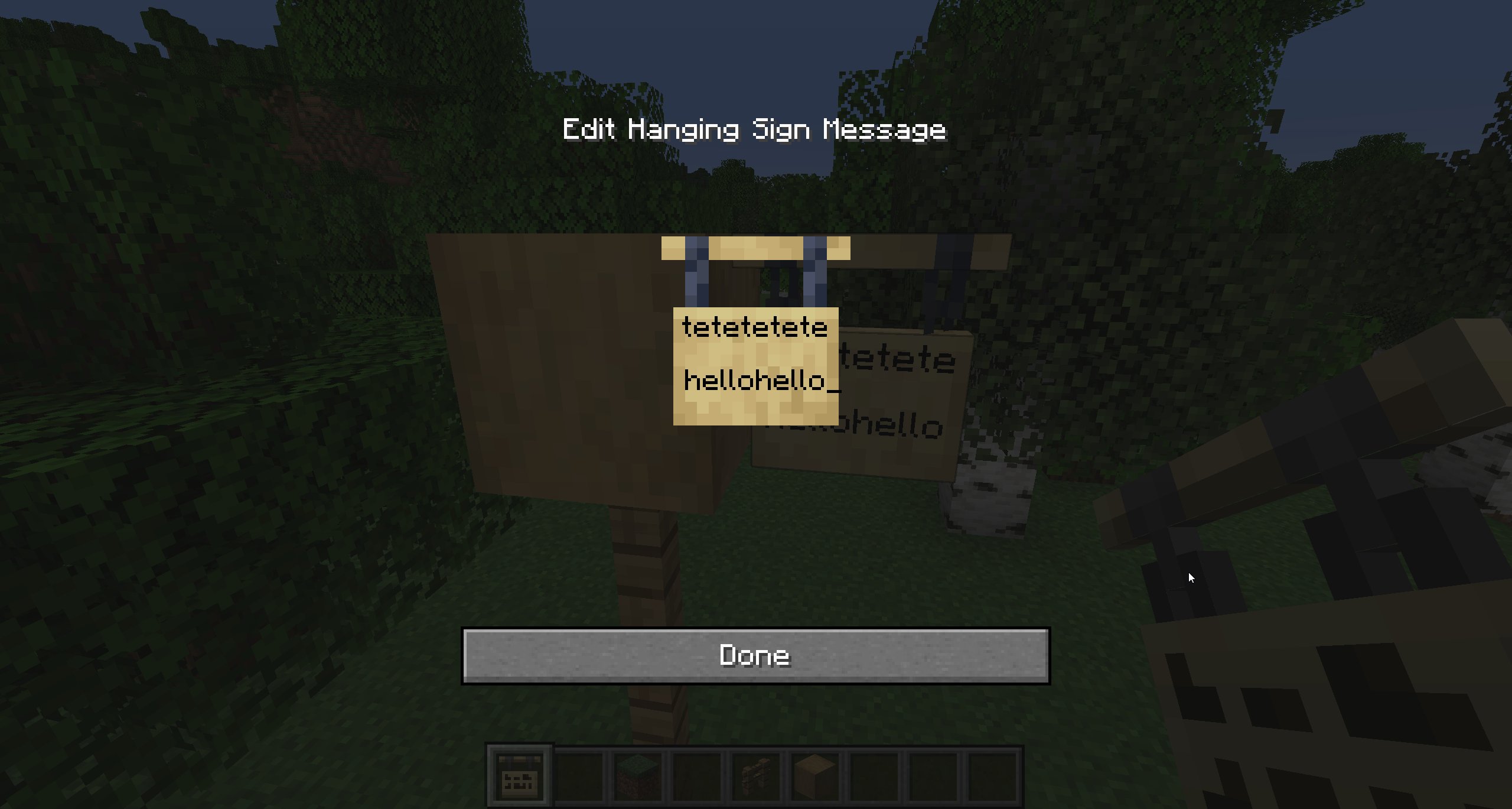The image size is (1512, 809).
Task: Click the empty third line of the sign editor
Action: click(755, 408)
